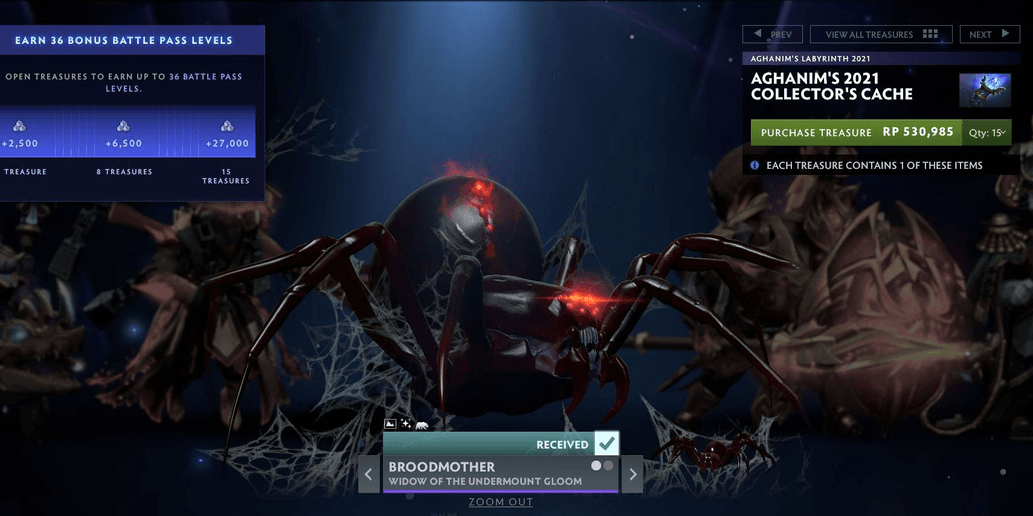This screenshot has width=1033, height=516.
Task: Show the next item with the right arrow
Action: (x=632, y=474)
